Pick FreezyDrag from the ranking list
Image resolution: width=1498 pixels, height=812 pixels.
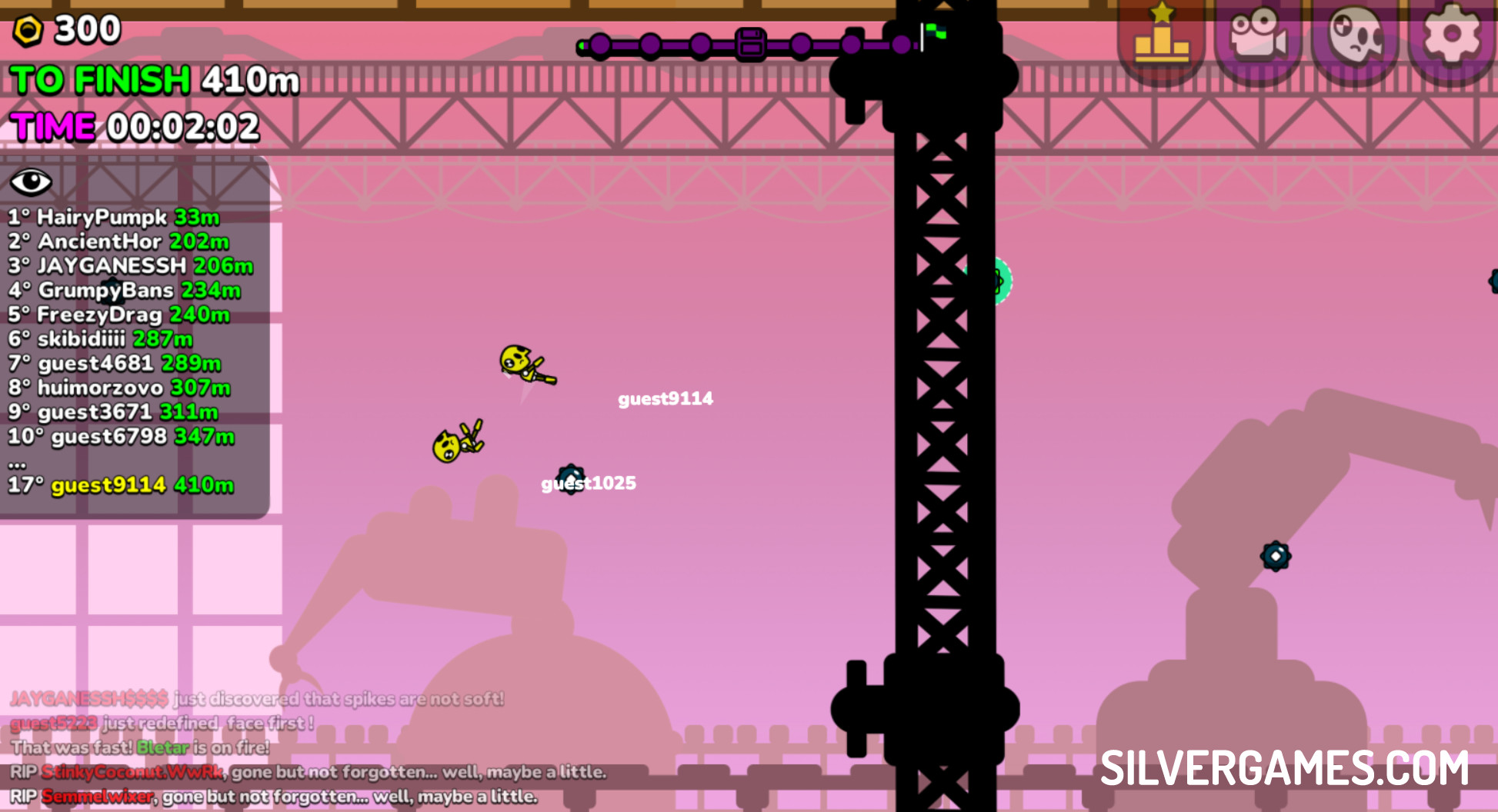[119, 314]
